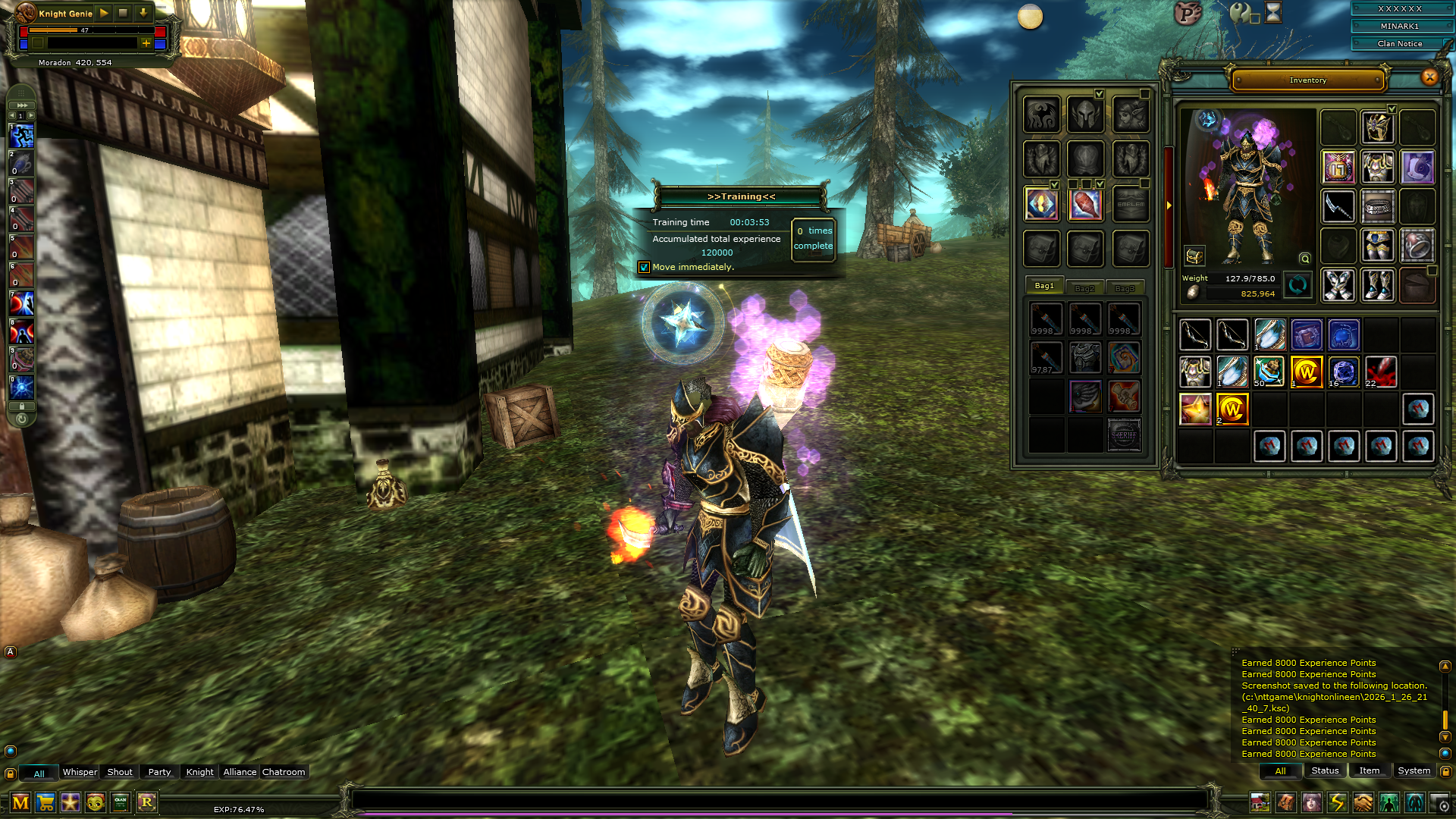Toggle the padlock beside the System tab

tap(1446, 770)
